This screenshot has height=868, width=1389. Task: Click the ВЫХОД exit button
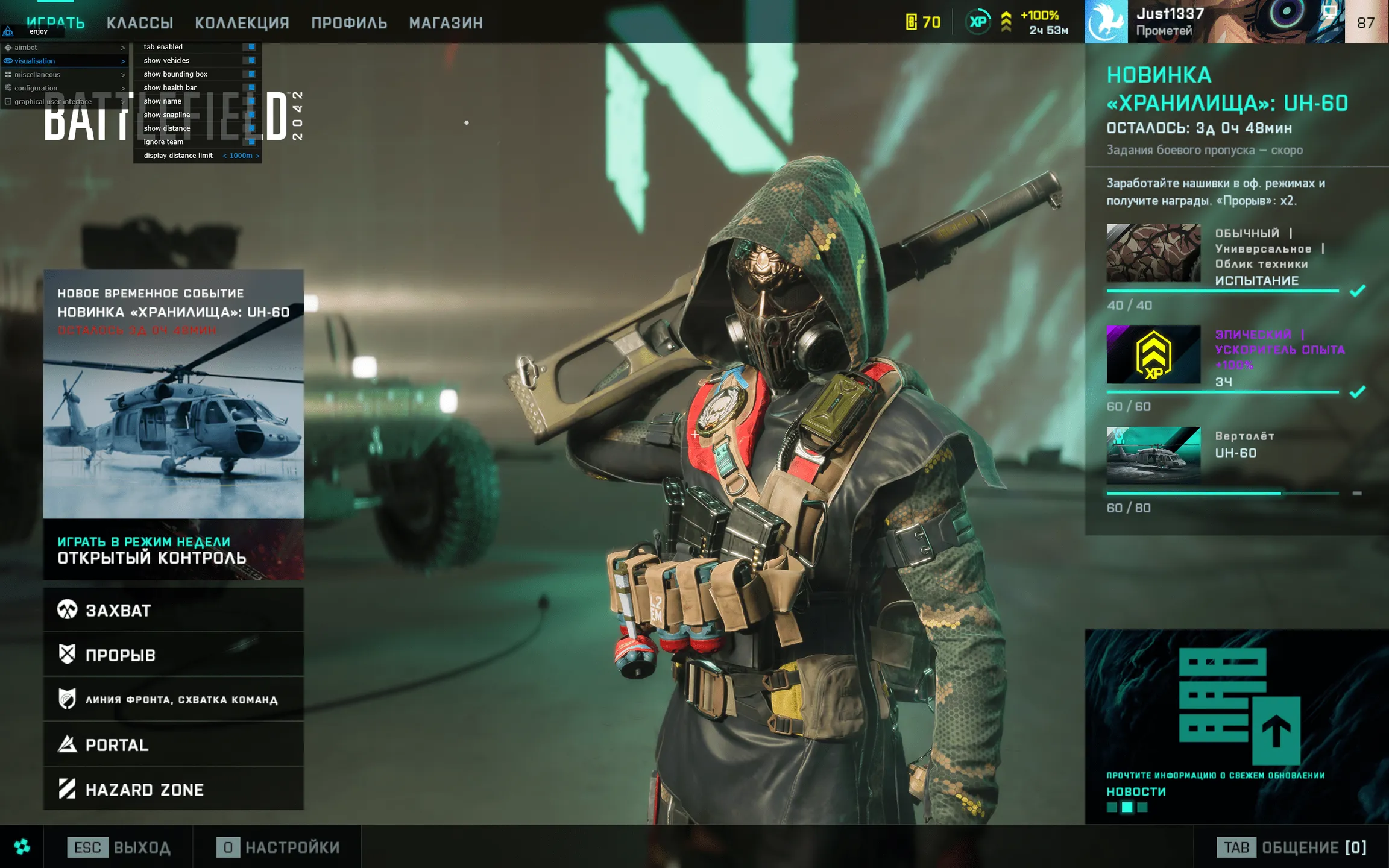pyautogui.click(x=119, y=848)
